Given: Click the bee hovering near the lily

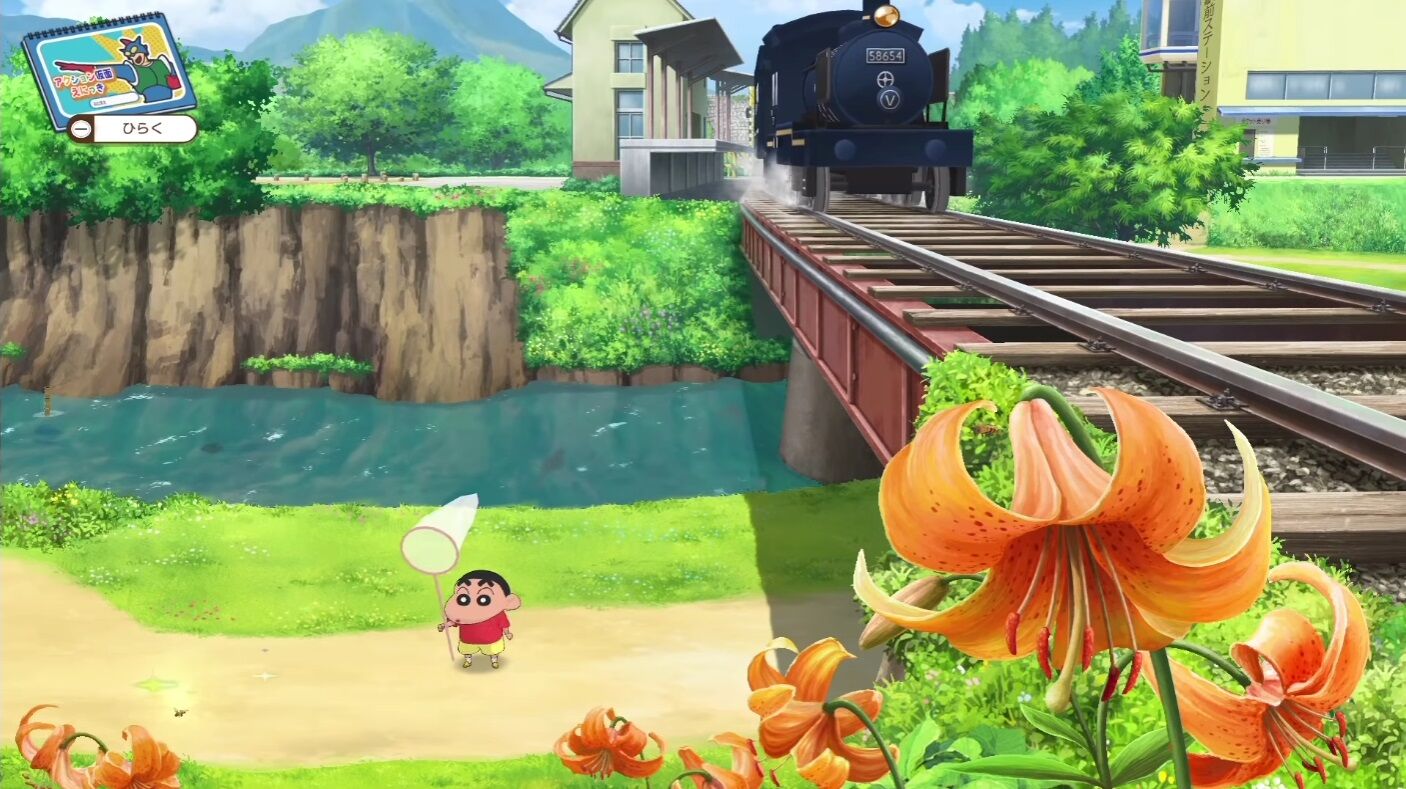Looking at the screenshot, I should coord(985,429).
